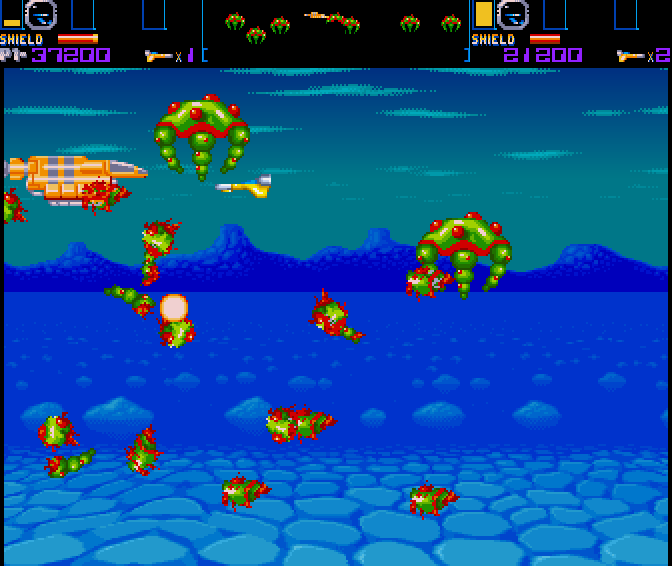The width and height of the screenshot is (672, 566).
Task: Click player one's ship emblem icon
Action: (x=41, y=15)
